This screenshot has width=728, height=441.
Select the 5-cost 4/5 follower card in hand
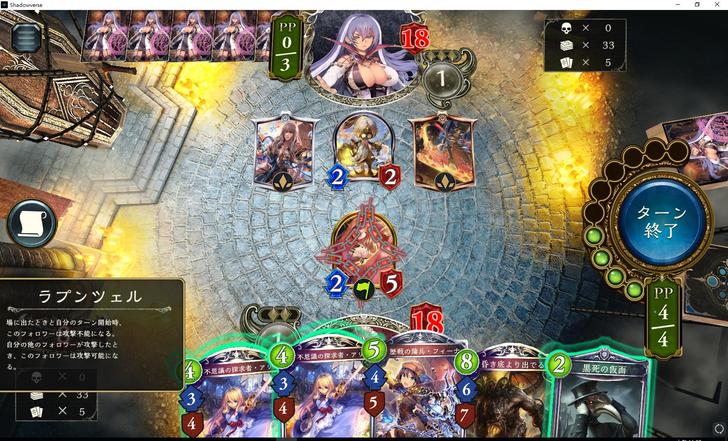click(412, 395)
